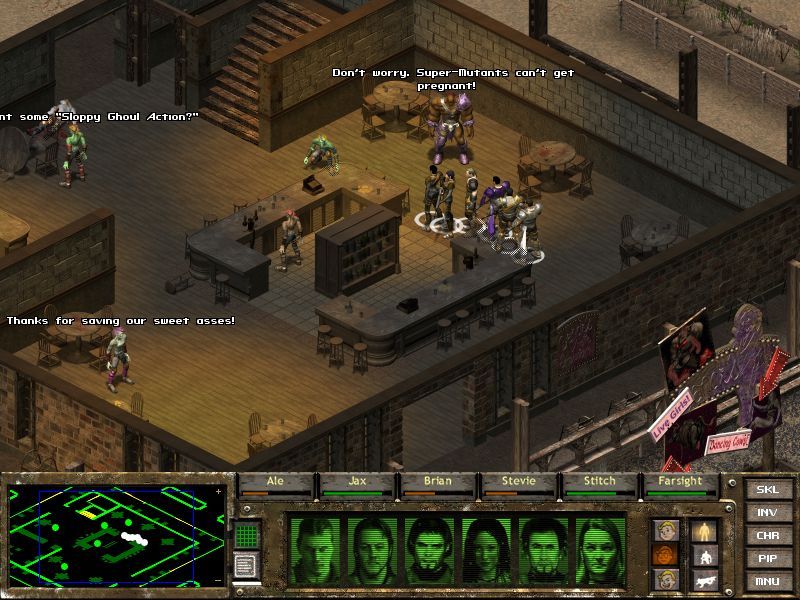Set stance to prone figure icon
Viewport: 800px width, 600px height.
click(x=703, y=579)
